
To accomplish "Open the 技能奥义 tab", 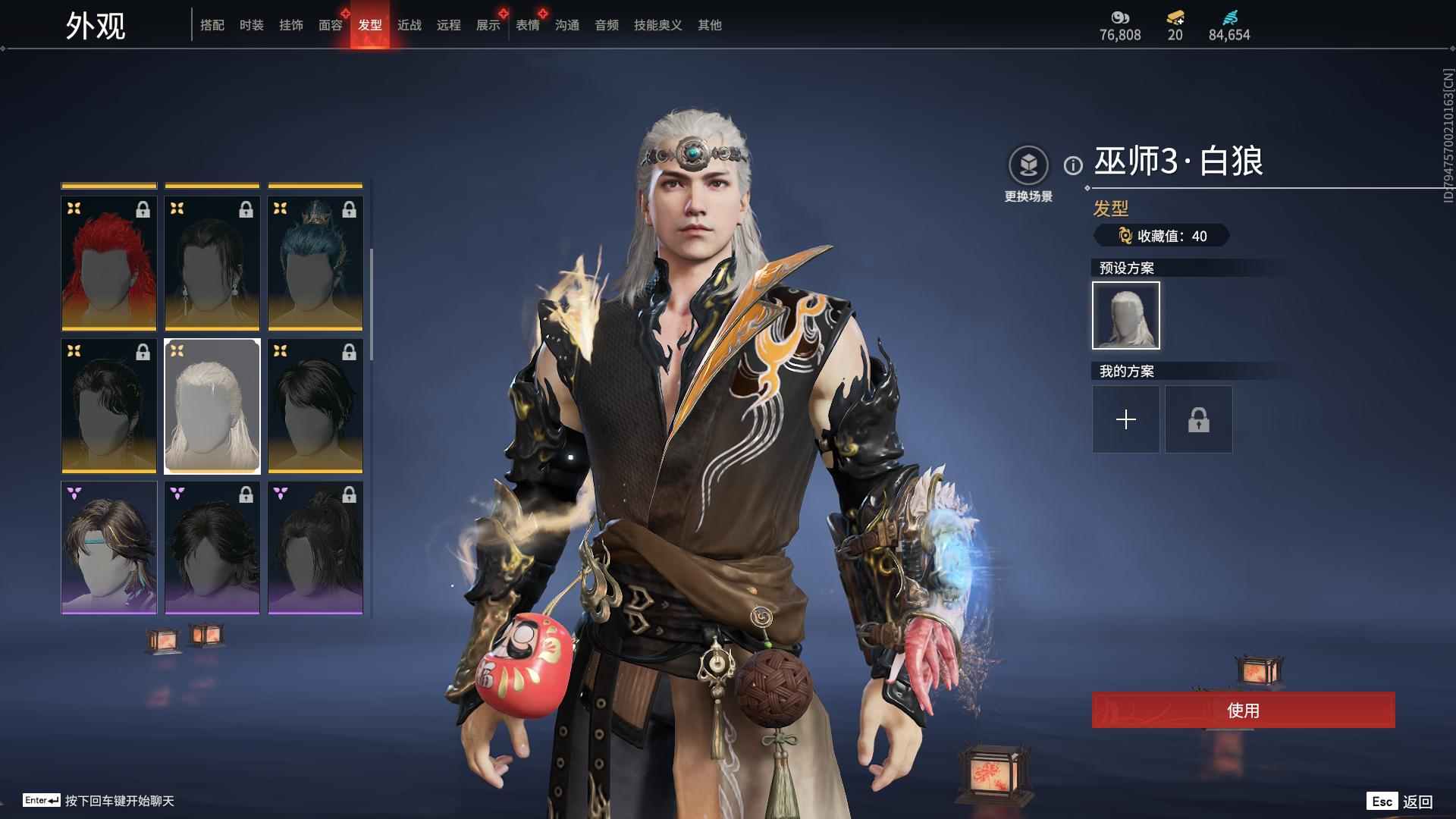I will (658, 25).
